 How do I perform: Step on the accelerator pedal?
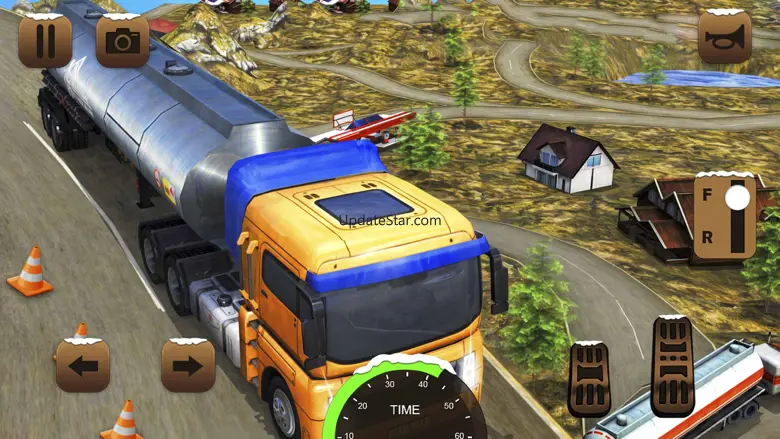coord(672,366)
